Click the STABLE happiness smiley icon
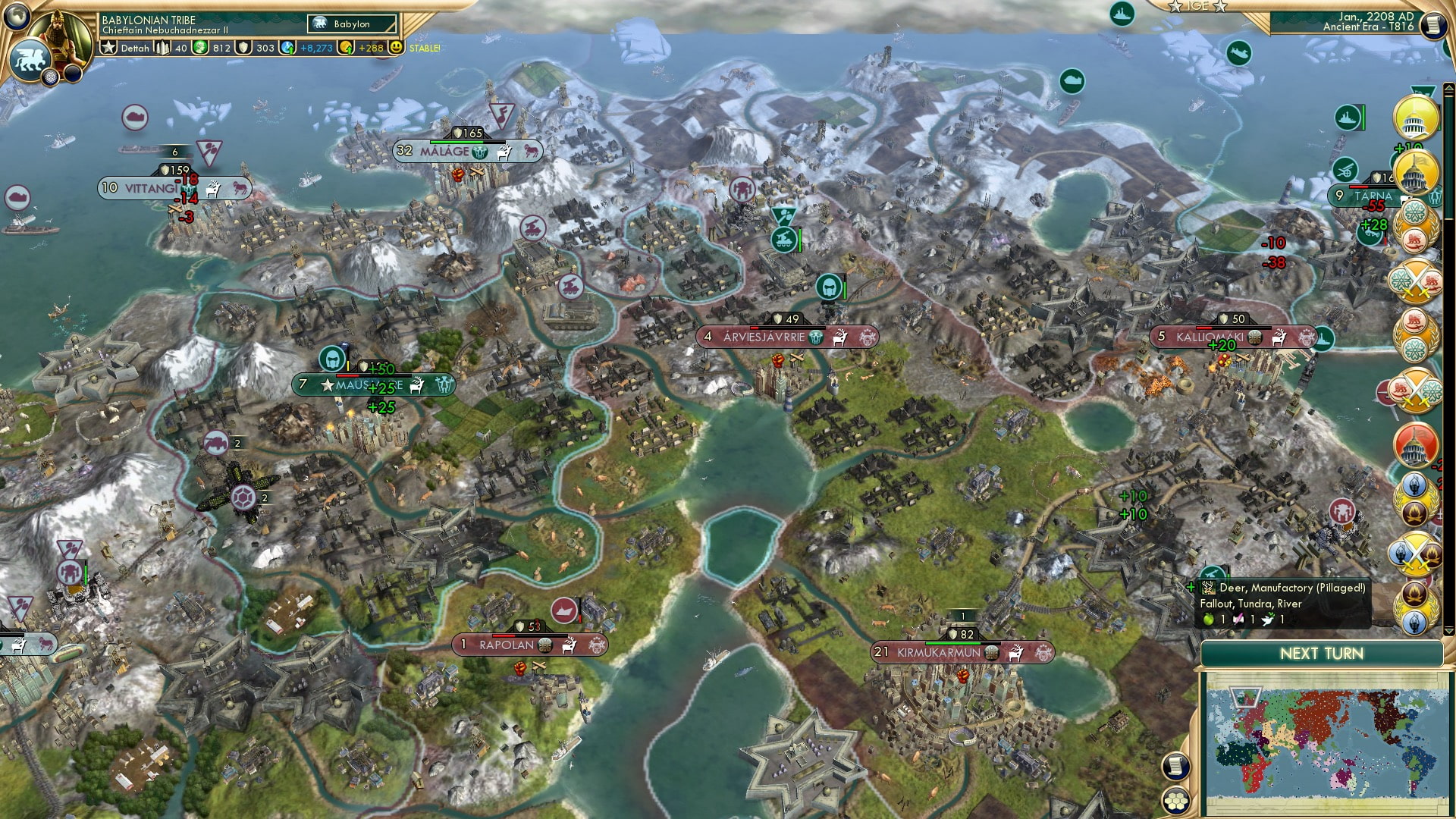This screenshot has width=1456, height=819. [396, 48]
